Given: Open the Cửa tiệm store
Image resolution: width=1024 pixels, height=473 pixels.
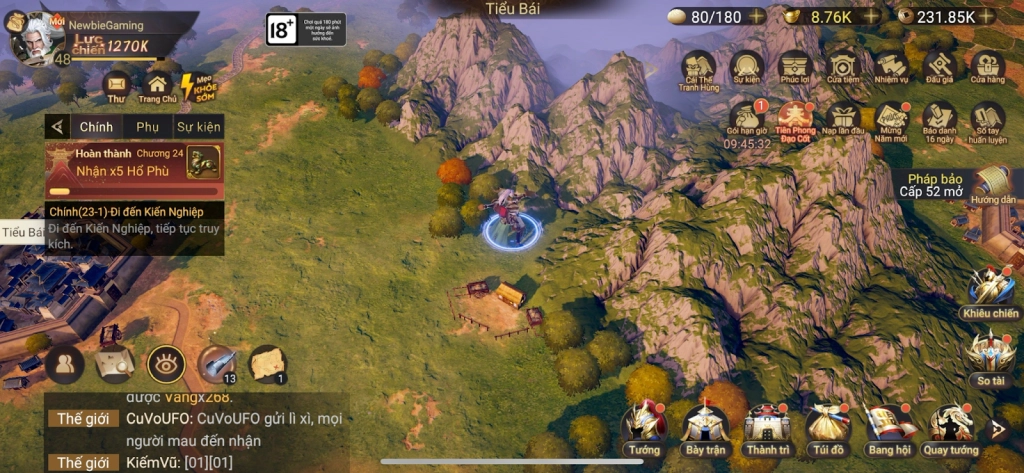Looking at the screenshot, I should [x=842, y=68].
